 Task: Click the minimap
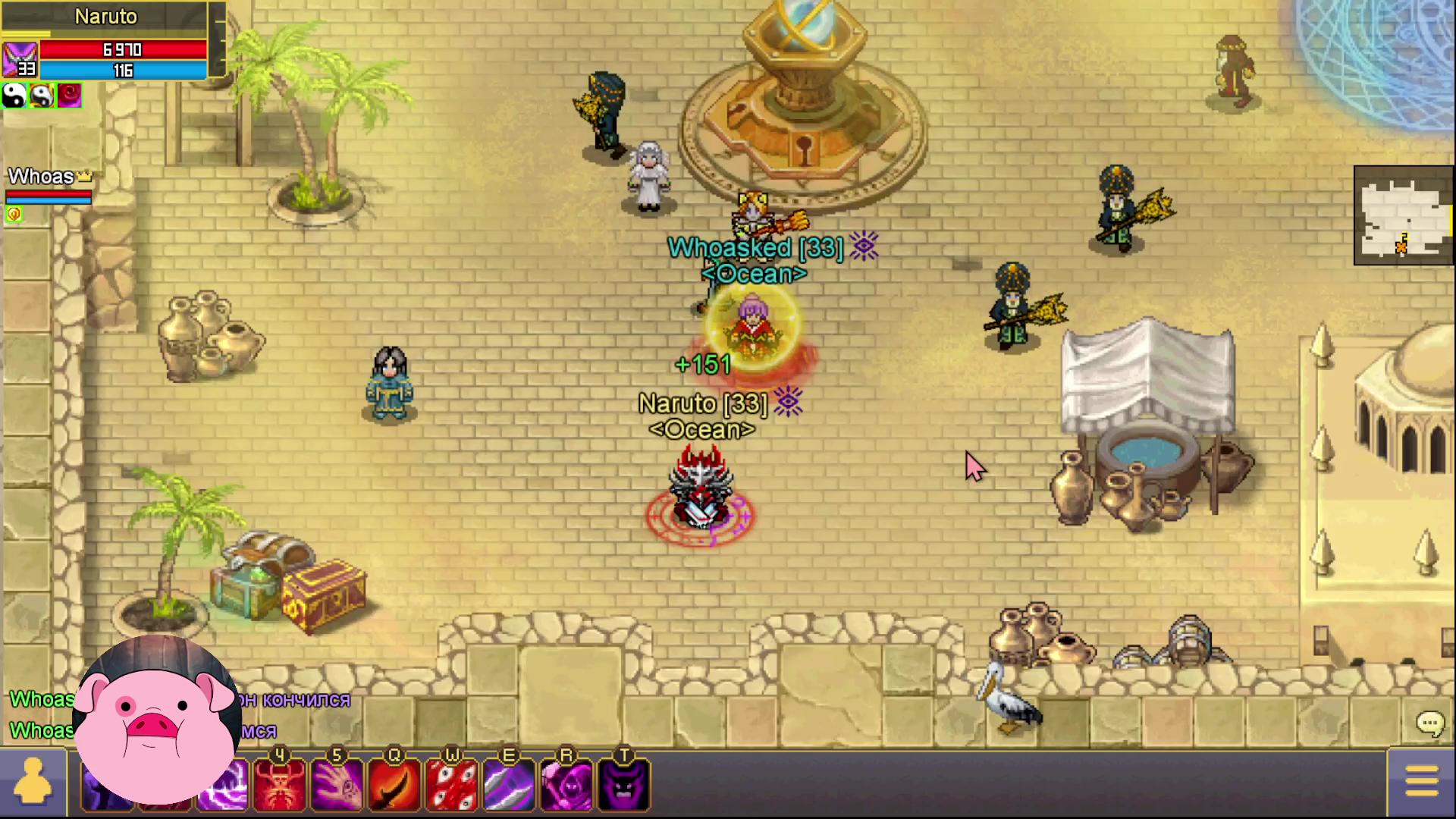click(x=1403, y=215)
